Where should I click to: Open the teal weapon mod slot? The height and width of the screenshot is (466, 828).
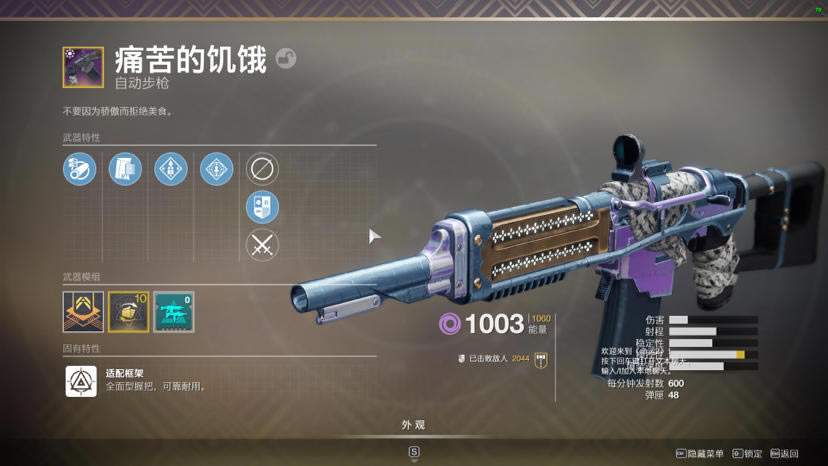click(174, 312)
